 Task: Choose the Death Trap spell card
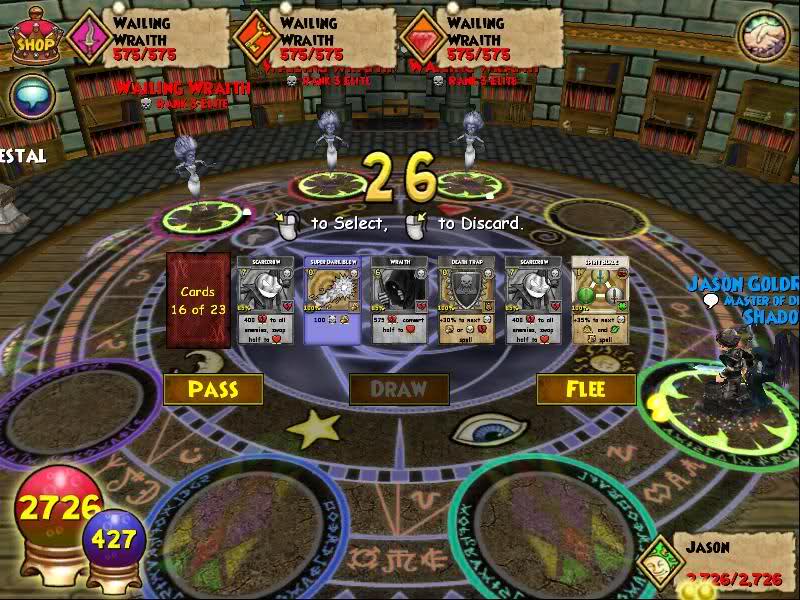tap(466, 301)
